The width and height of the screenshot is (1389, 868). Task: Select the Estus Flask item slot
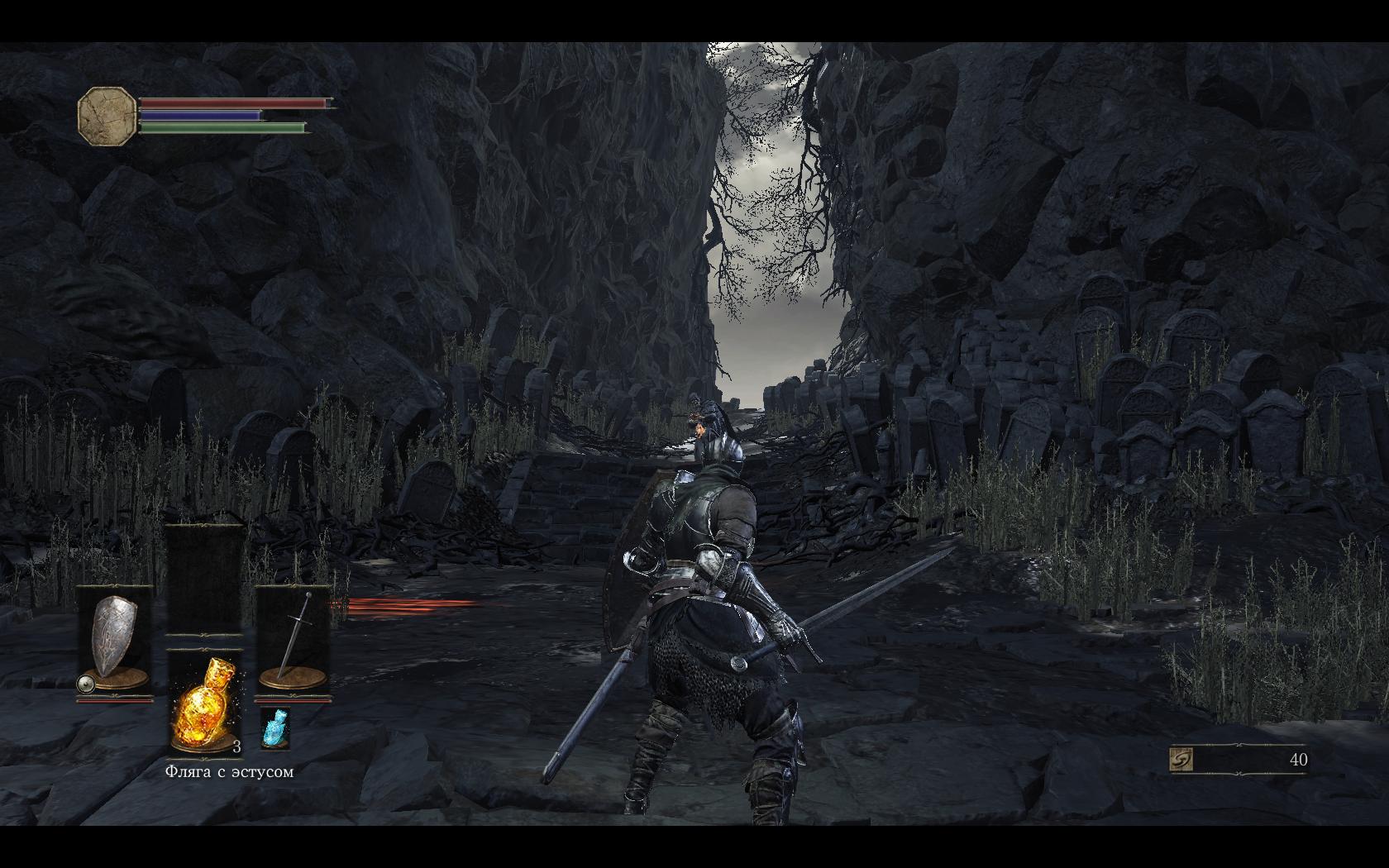pos(205,703)
